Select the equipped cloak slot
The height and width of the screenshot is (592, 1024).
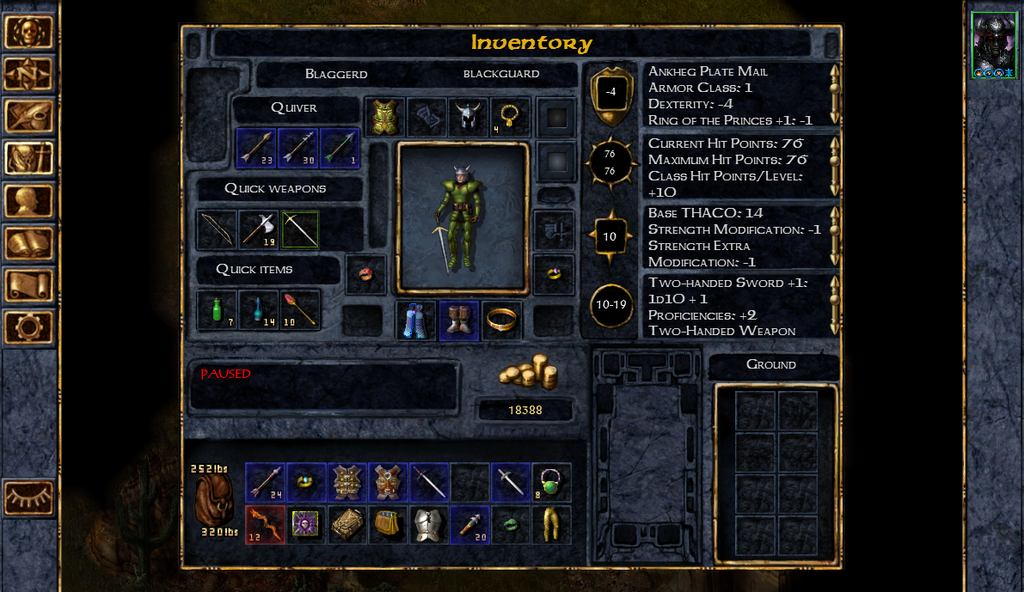click(417, 321)
